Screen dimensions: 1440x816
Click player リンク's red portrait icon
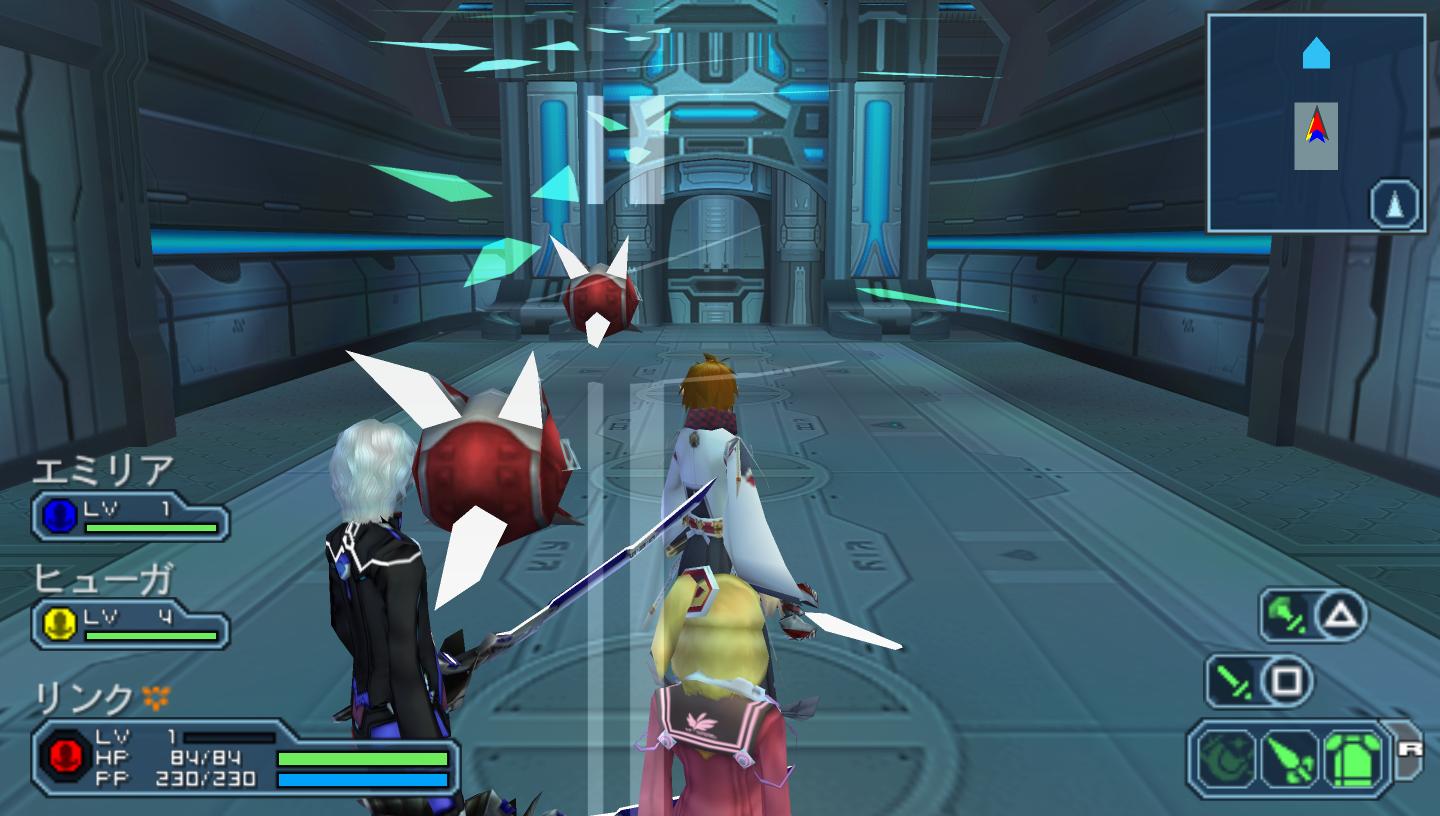point(65,757)
